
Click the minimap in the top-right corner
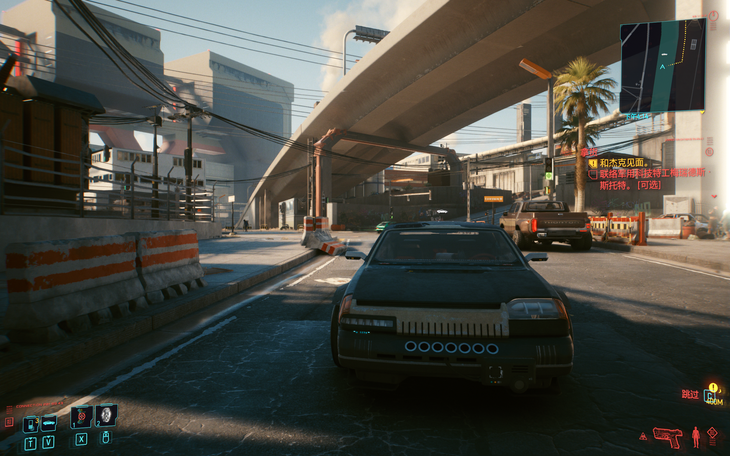point(662,65)
